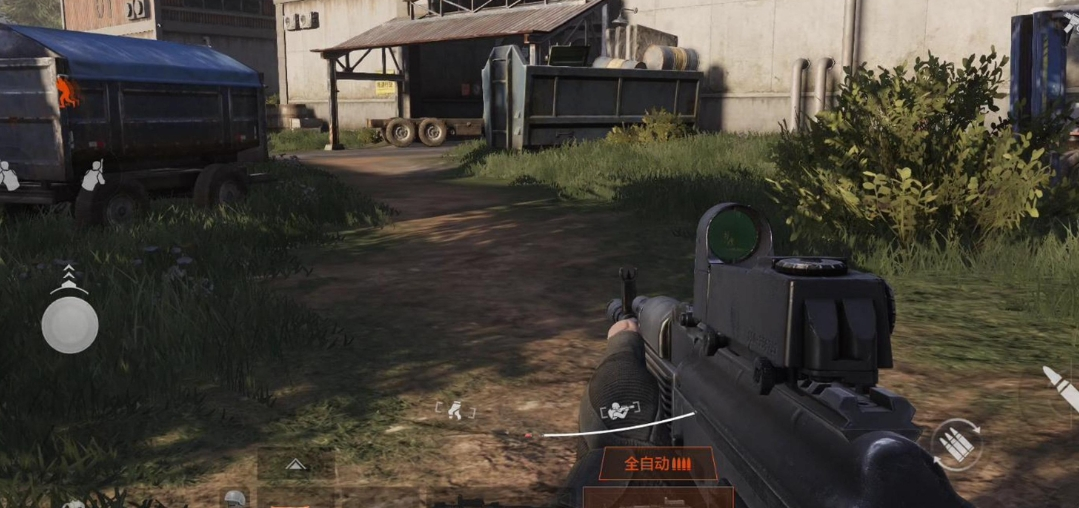Image resolution: width=1079 pixels, height=508 pixels.
Task: Tap the bullet fire button
Action: click(1058, 388)
